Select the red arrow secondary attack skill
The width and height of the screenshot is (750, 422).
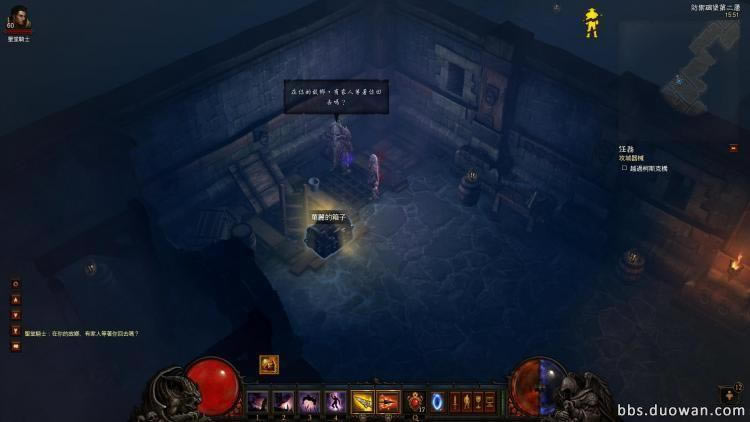[388, 401]
